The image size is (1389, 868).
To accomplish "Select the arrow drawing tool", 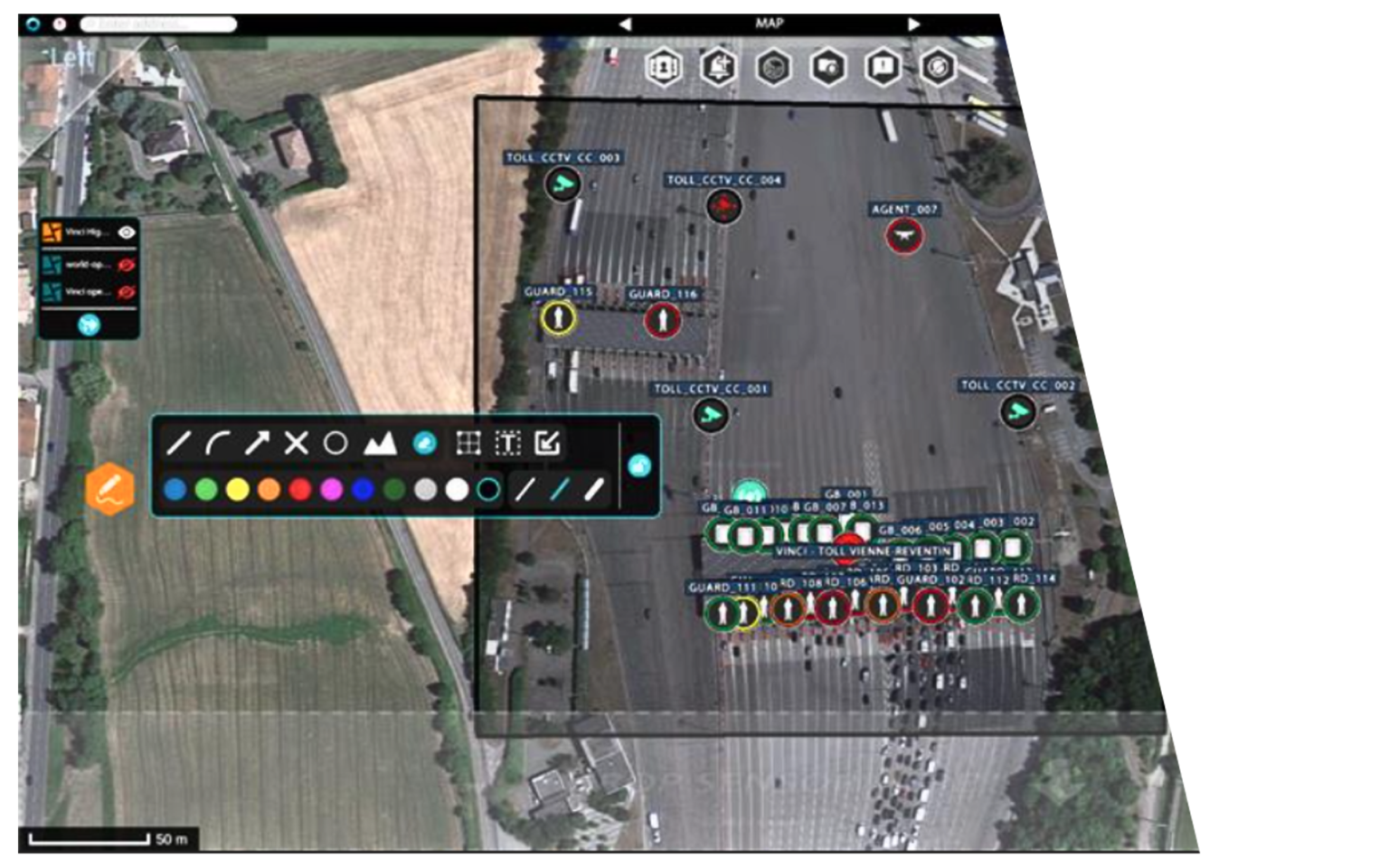I will click(260, 443).
